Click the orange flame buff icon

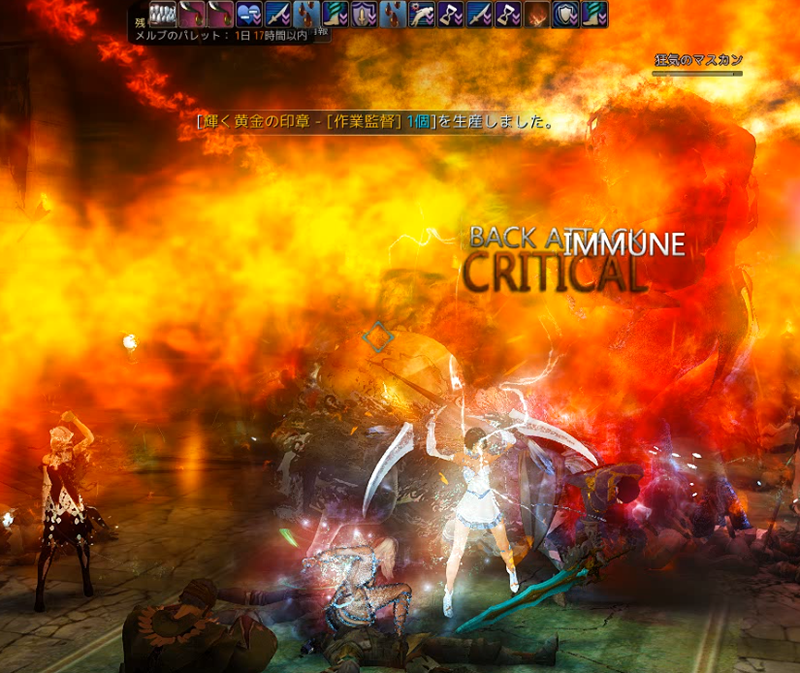click(537, 14)
